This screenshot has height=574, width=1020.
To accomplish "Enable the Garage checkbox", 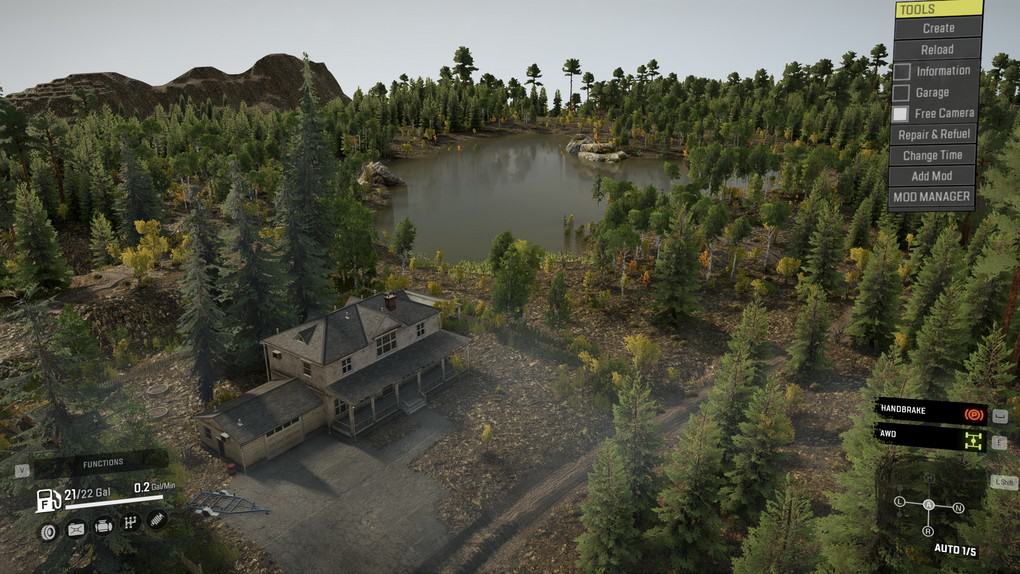I will click(x=902, y=93).
